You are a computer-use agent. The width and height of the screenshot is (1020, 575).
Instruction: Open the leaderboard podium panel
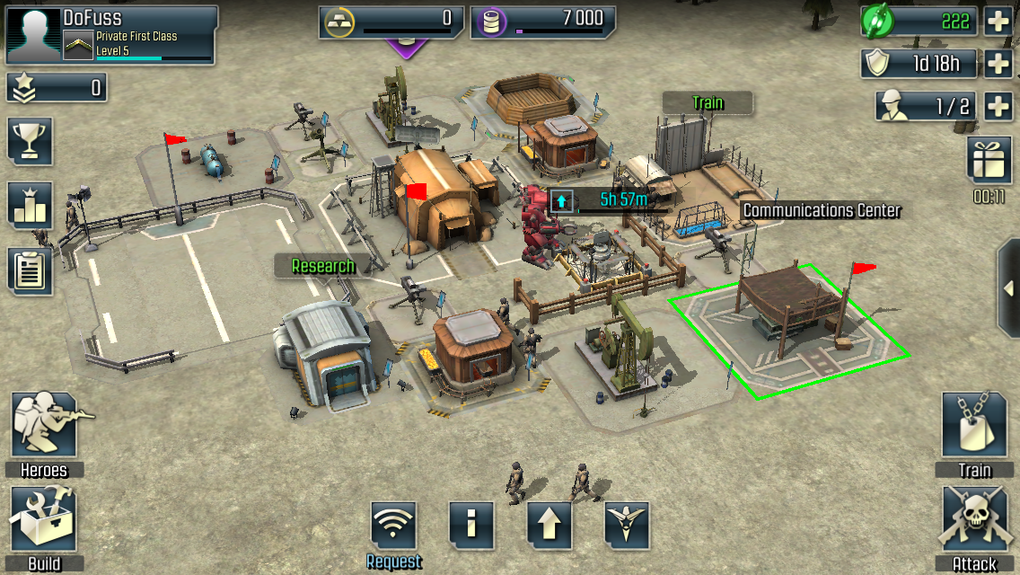[29, 204]
